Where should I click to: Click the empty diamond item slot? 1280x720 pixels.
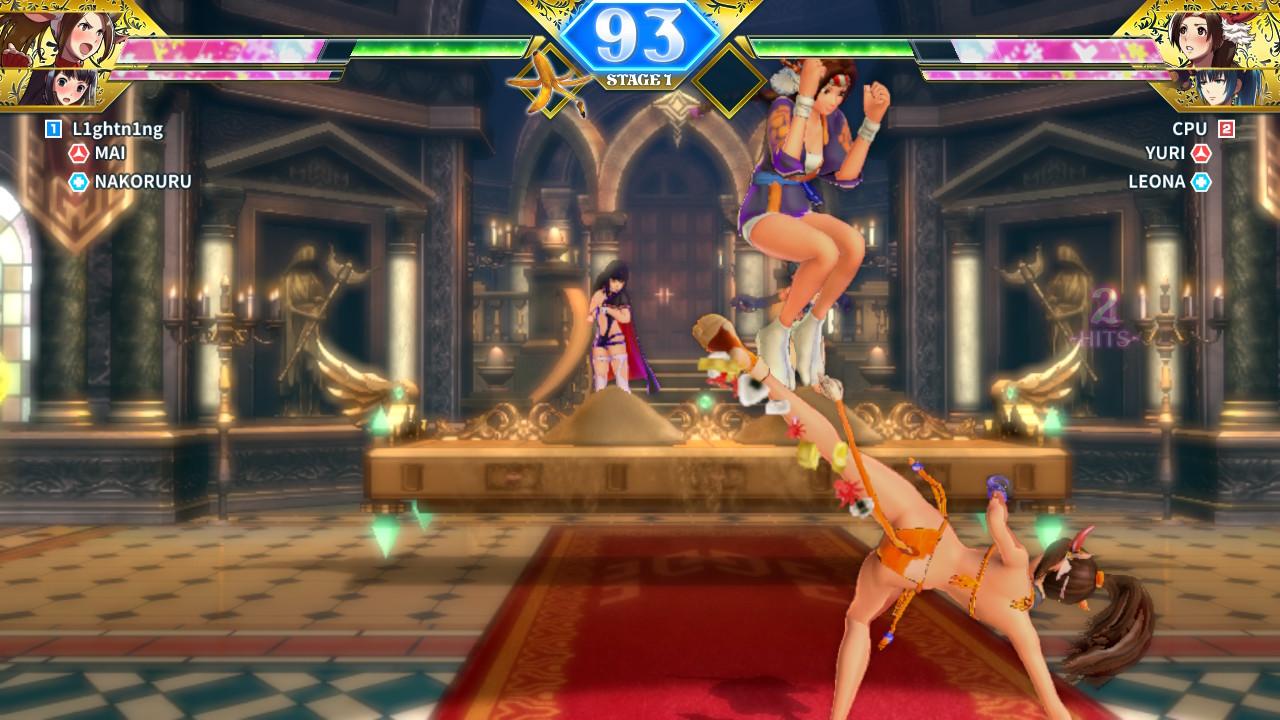pos(729,81)
